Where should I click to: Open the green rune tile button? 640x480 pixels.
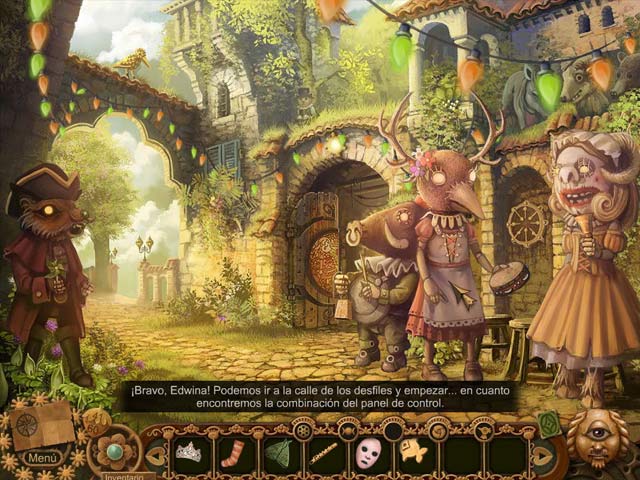pyautogui.click(x=550, y=422)
